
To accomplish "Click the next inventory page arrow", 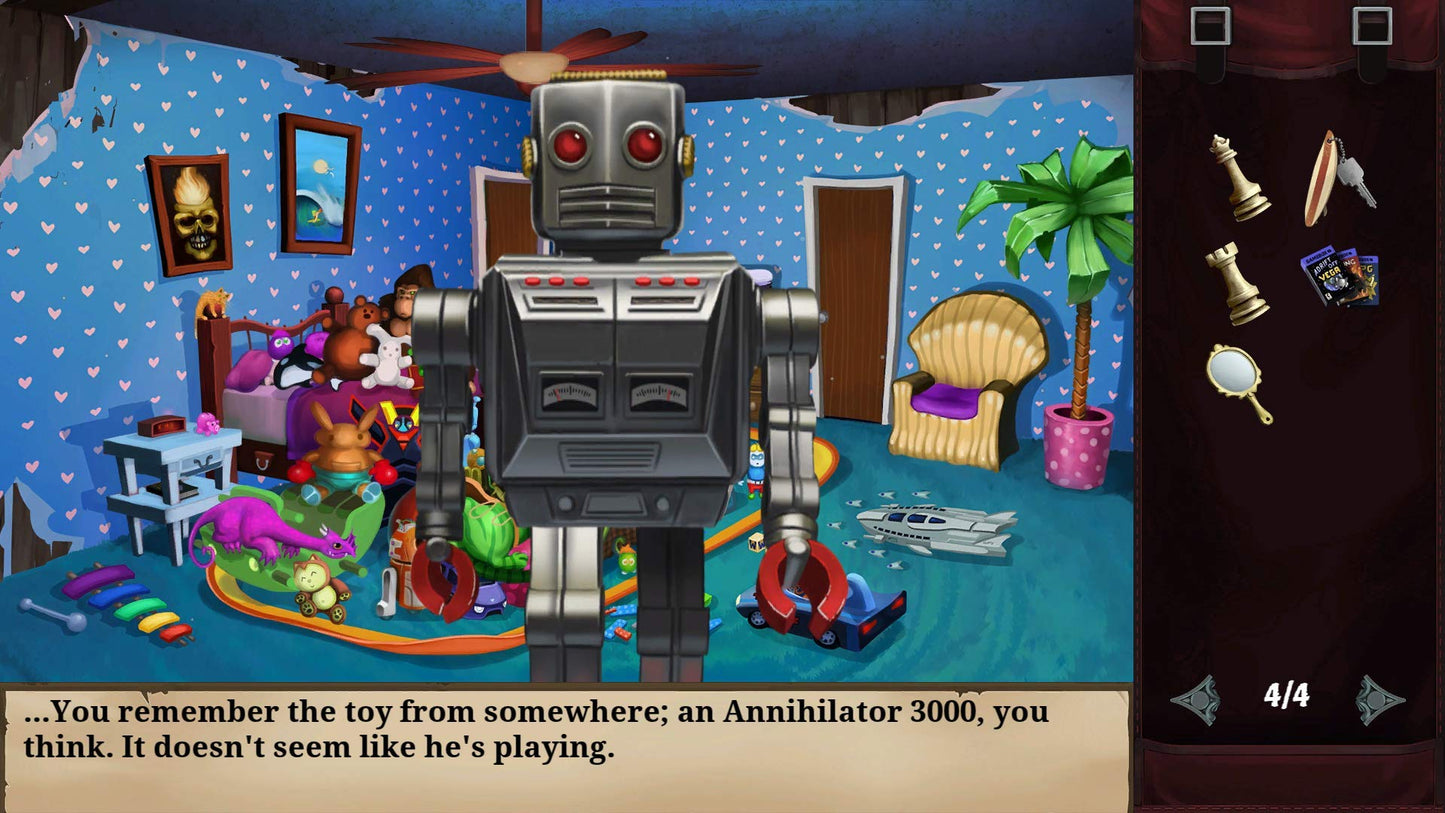I will pyautogui.click(x=1380, y=699).
